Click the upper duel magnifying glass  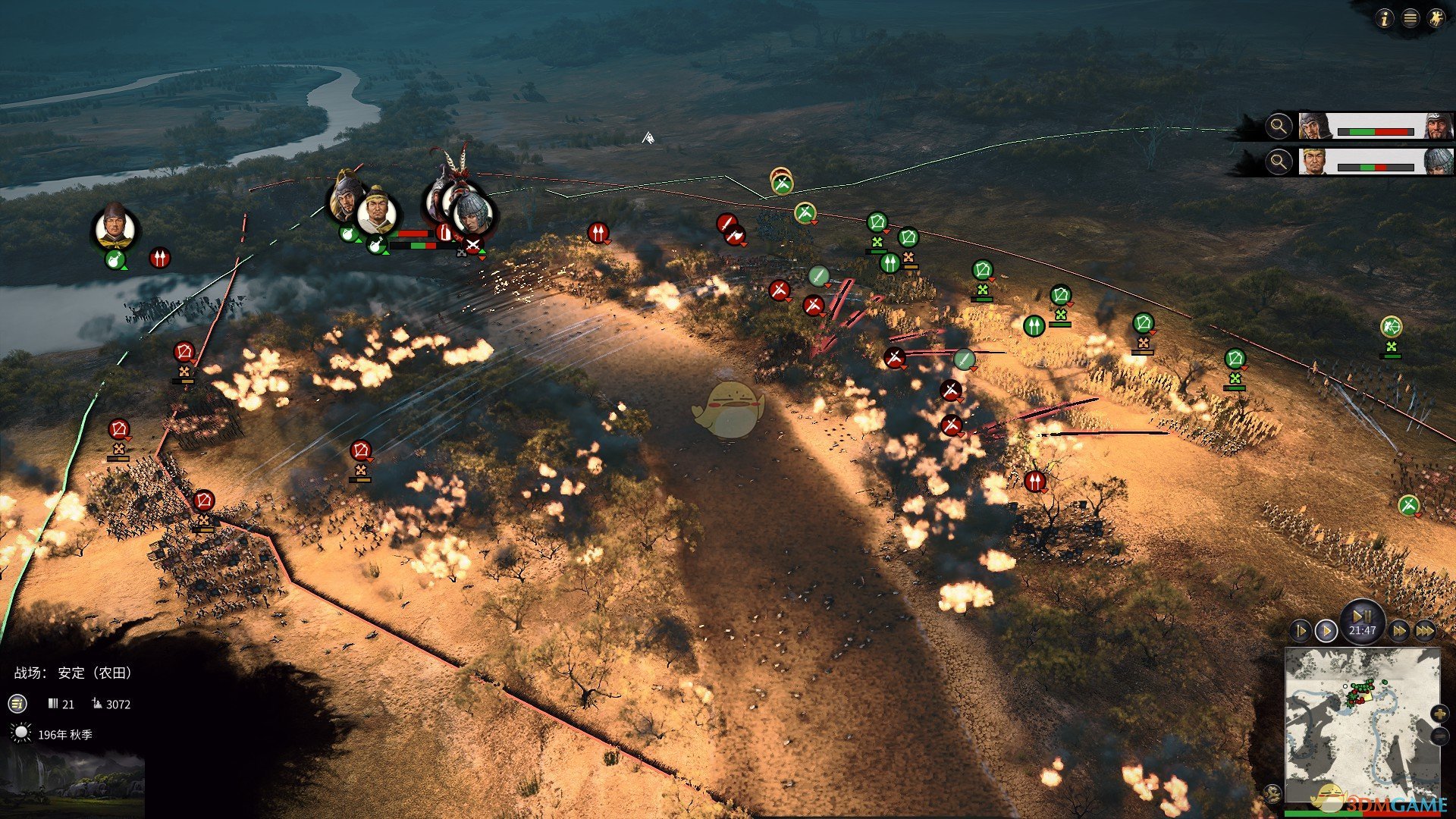[1279, 126]
